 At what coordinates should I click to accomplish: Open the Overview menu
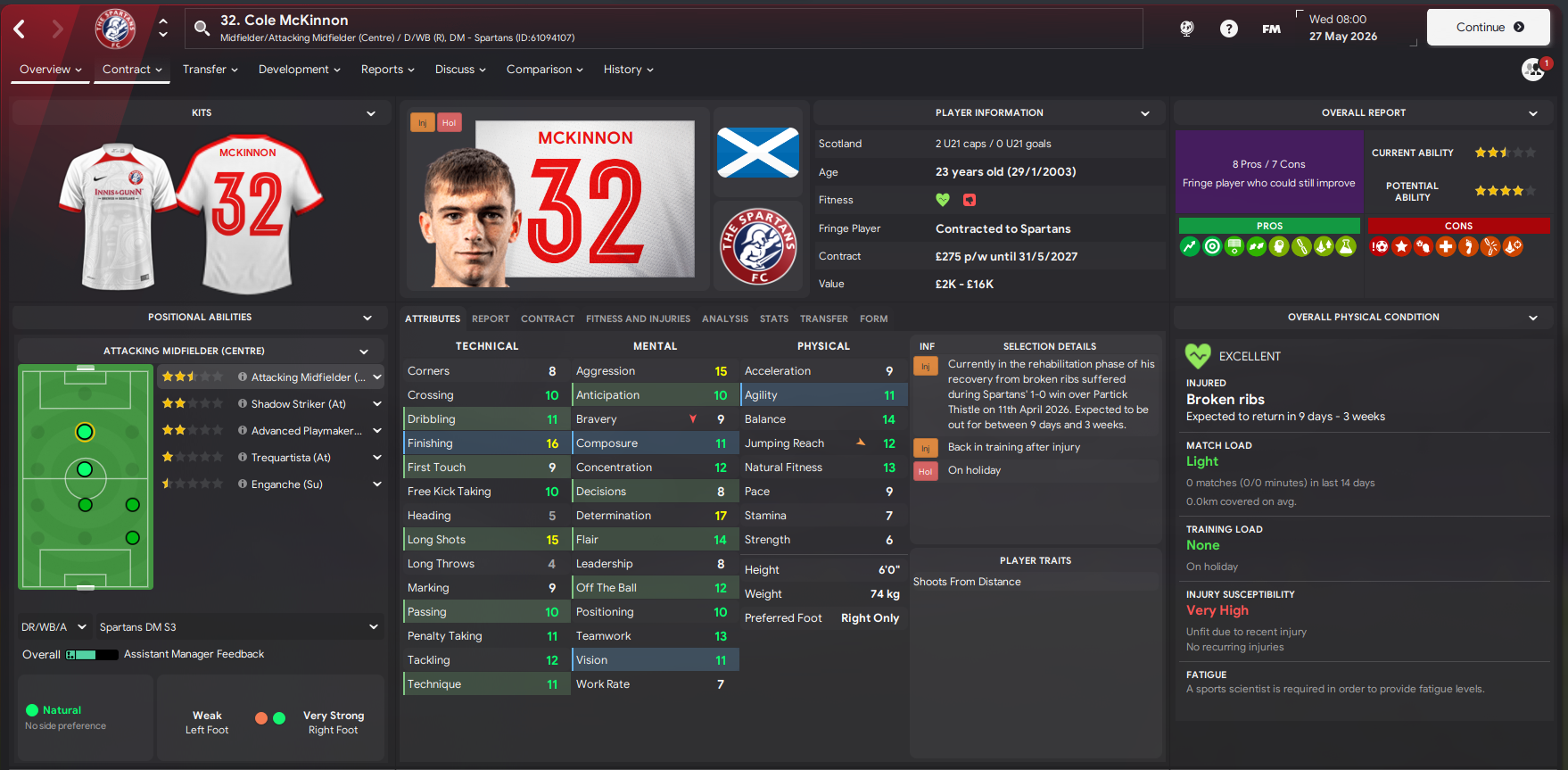[50, 70]
